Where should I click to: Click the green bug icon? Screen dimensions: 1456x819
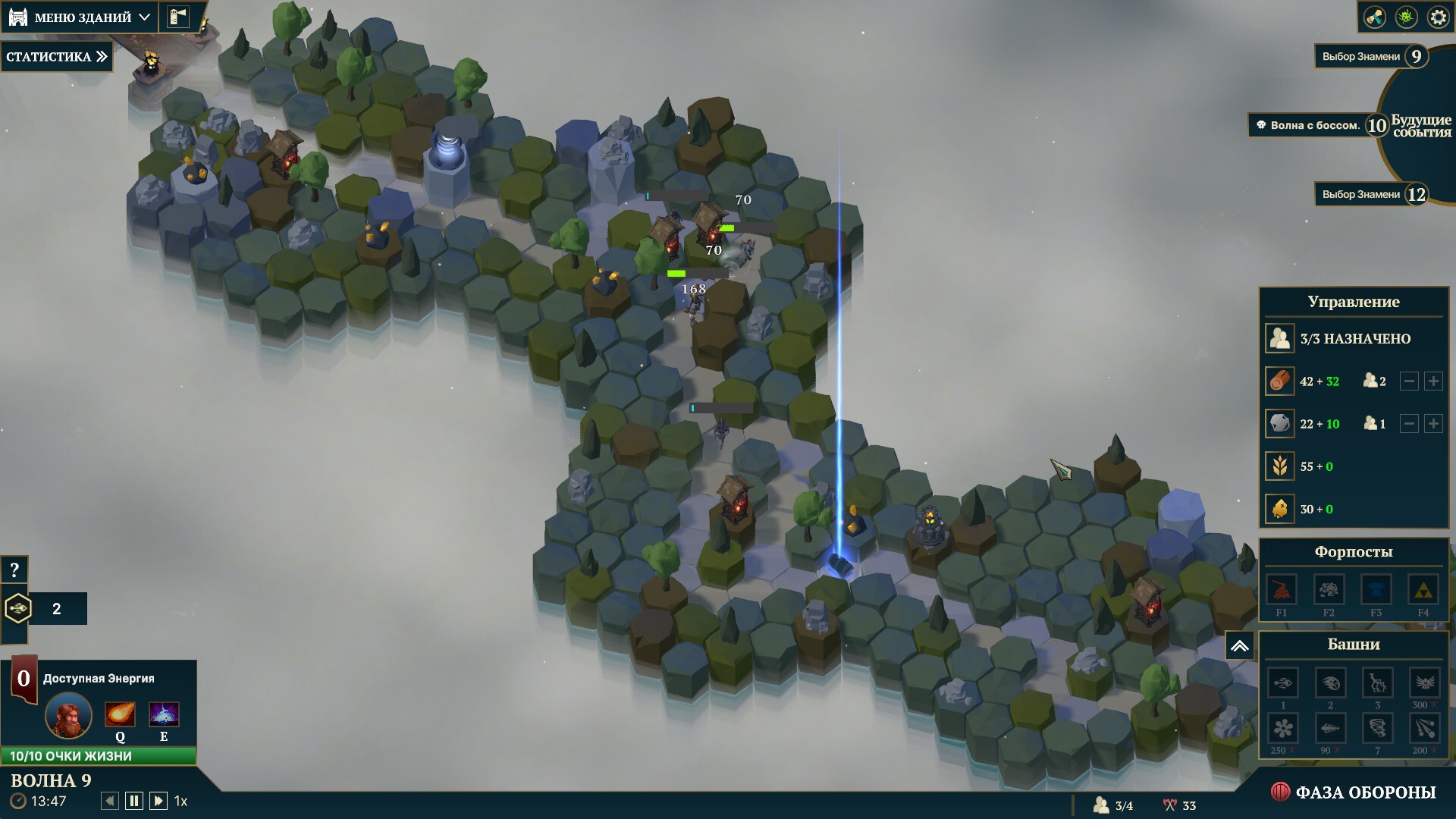click(1406, 17)
